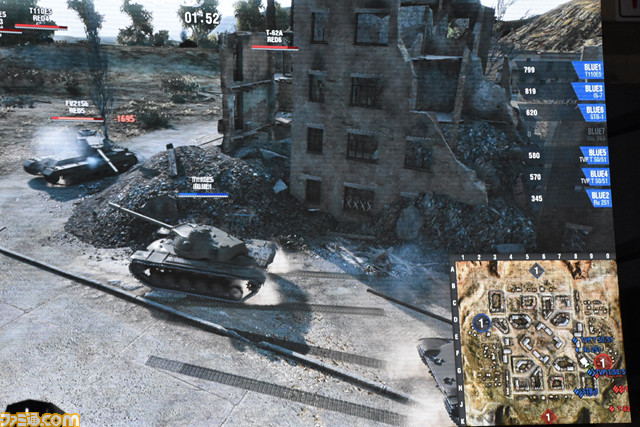Click the BLUE4 TVP T 50/51 entry
Screen dimensions: 640x427
[x=594, y=177]
